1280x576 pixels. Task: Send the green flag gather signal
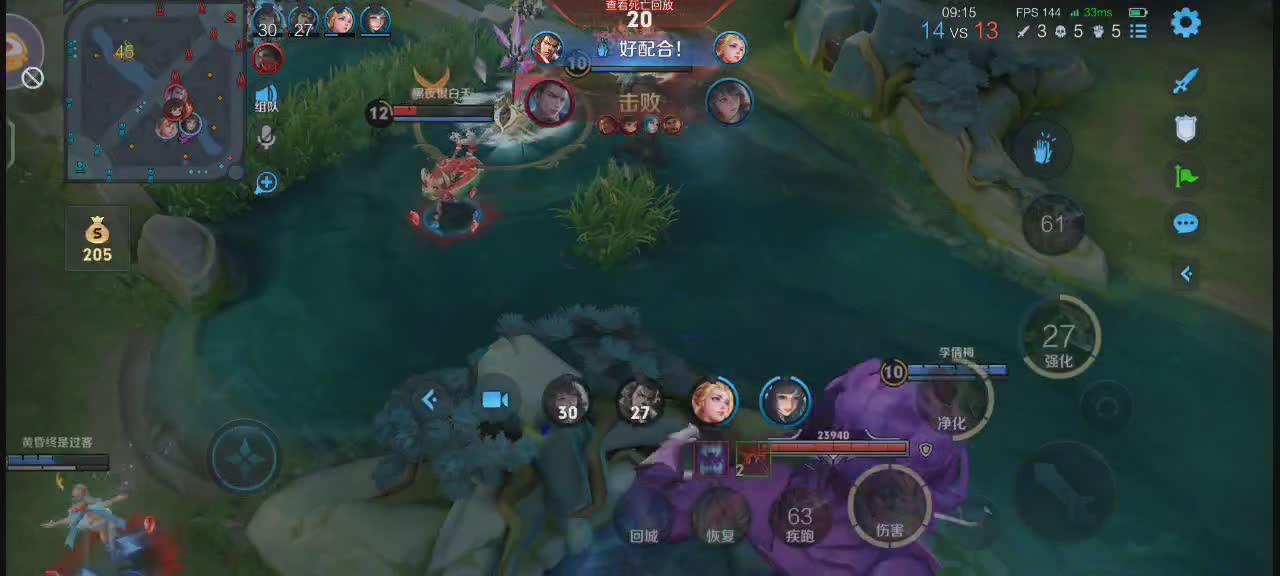pyautogui.click(x=1186, y=177)
